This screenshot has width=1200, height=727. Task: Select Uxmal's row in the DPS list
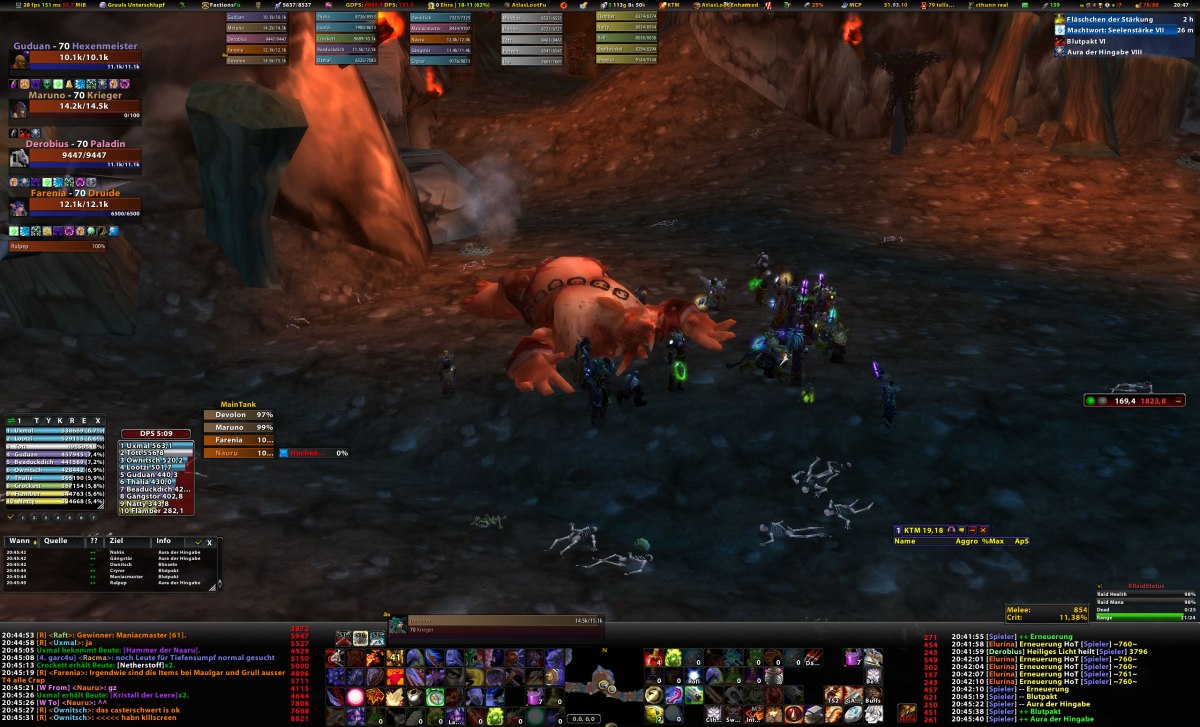coord(156,445)
